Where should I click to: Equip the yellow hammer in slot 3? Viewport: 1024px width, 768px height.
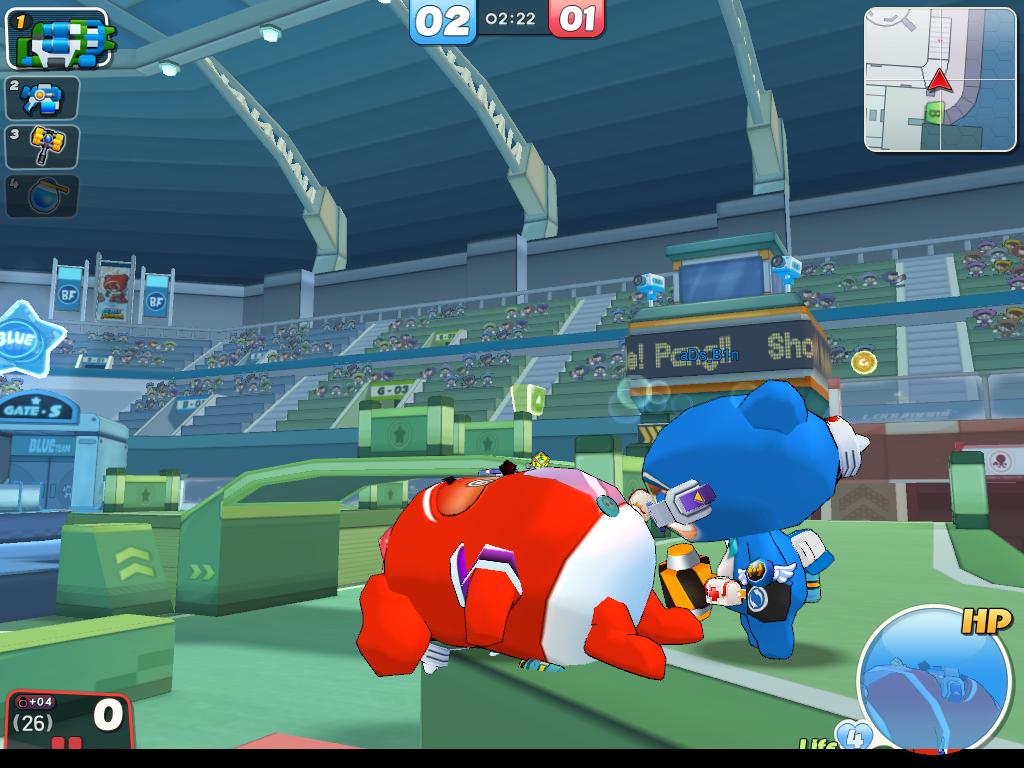pyautogui.click(x=43, y=147)
